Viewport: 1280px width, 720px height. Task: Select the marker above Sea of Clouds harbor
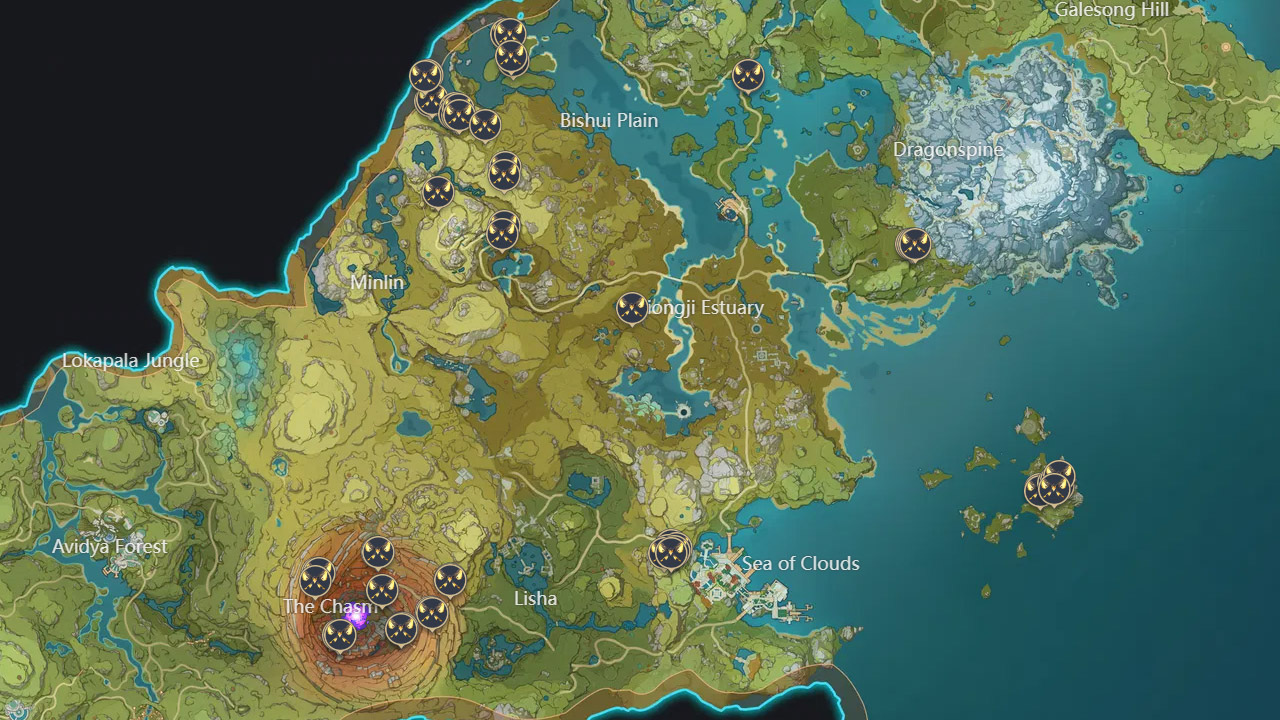coord(670,551)
